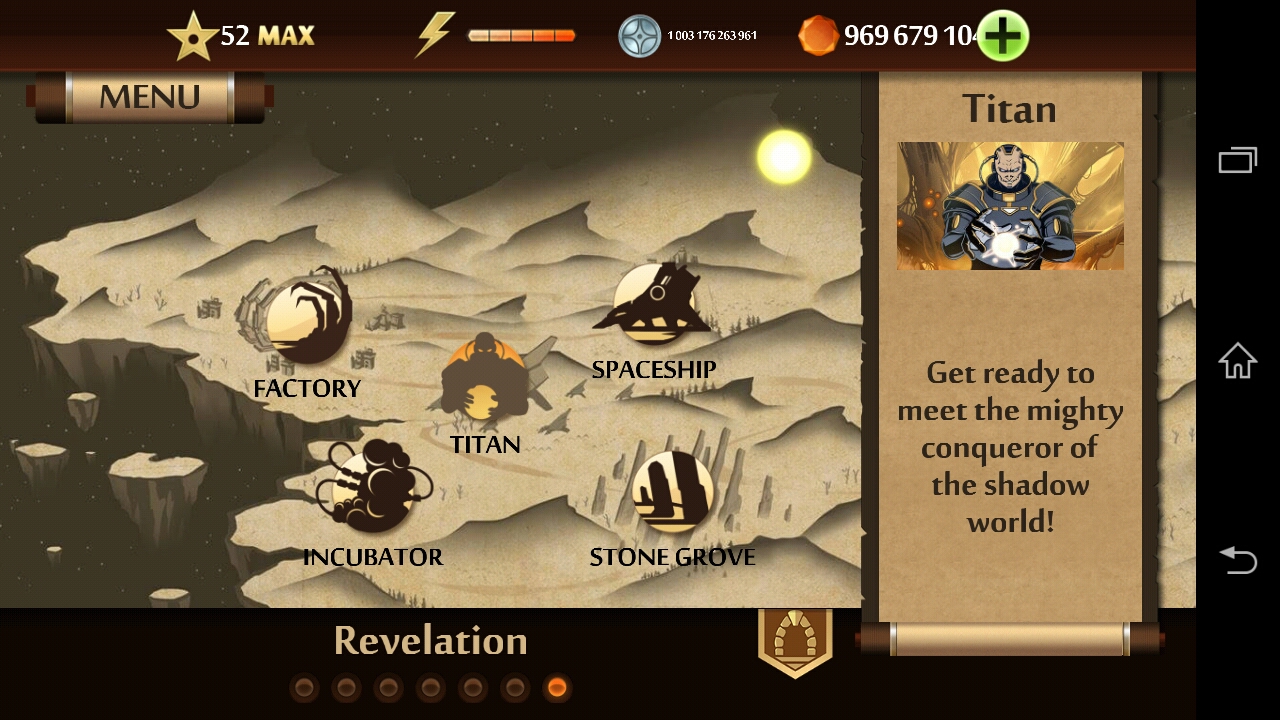Open the Incubator map location
Image resolution: width=1280 pixels, height=720 pixels.
372,489
